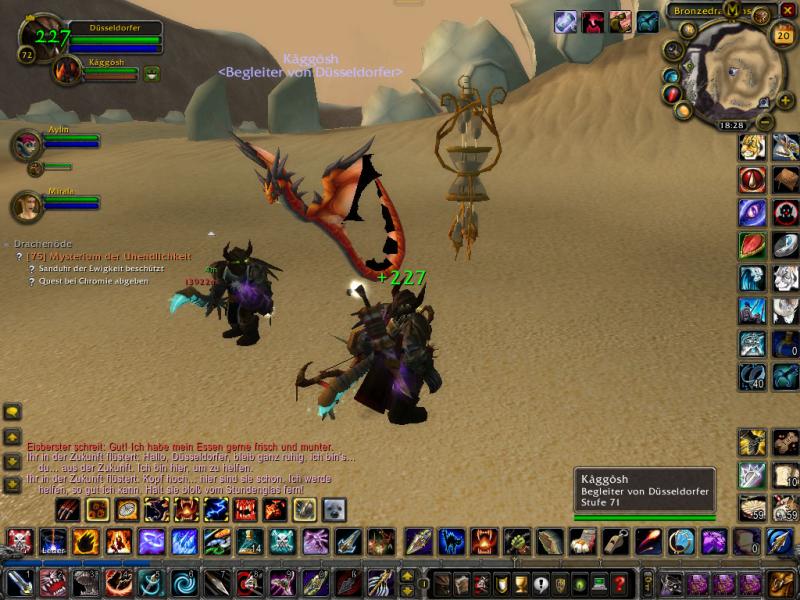Viewport: 800px width, 600px height.
Task: Target party member Aylin's portrait
Action: pos(25,144)
